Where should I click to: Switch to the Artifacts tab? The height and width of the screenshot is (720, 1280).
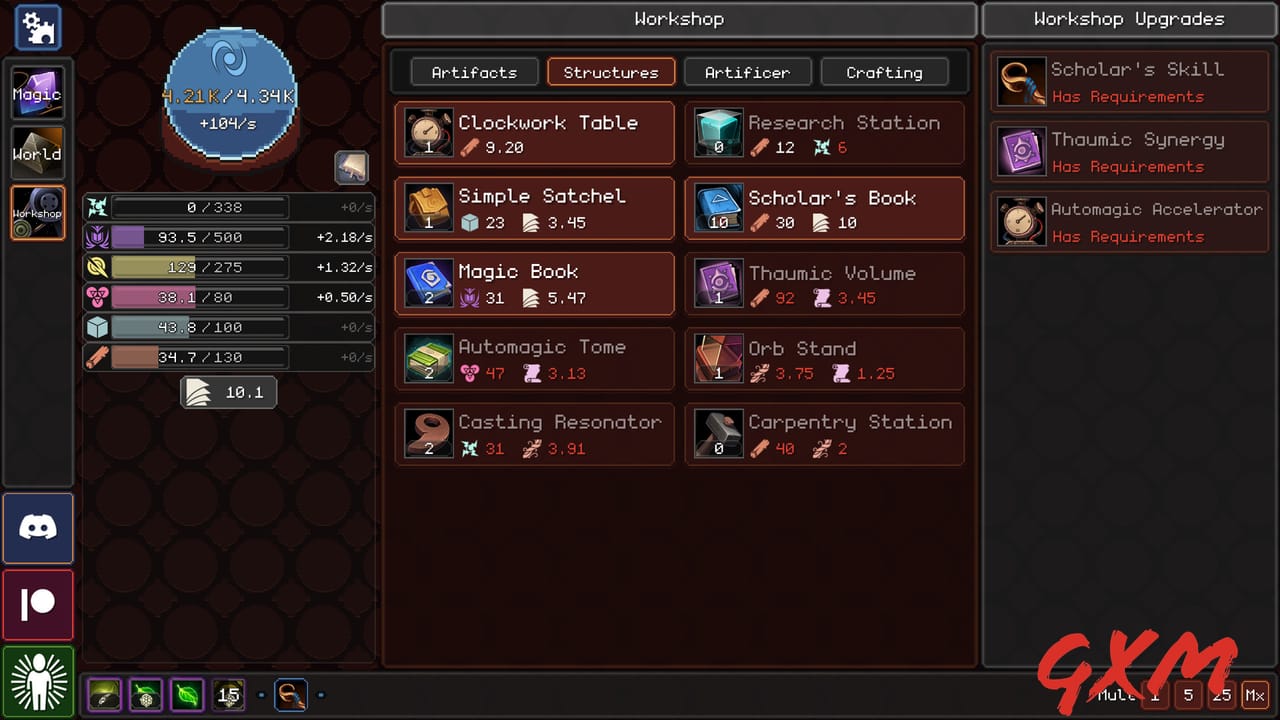(x=474, y=72)
